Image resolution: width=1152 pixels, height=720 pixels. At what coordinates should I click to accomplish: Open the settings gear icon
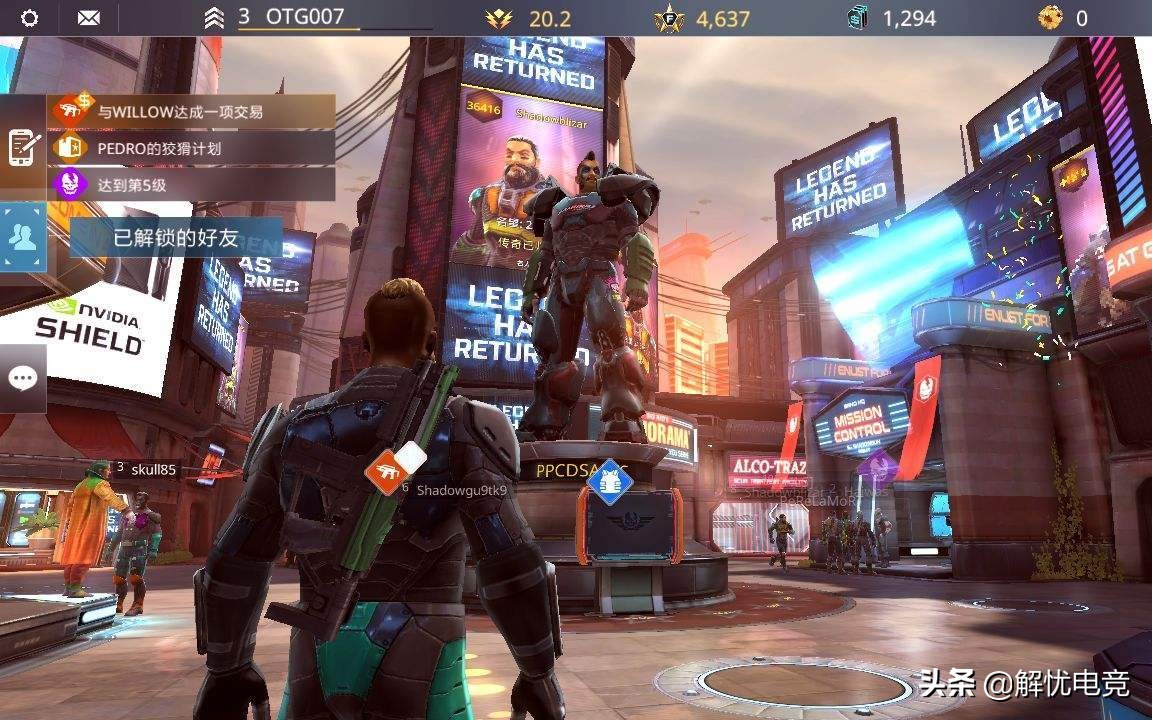30,18
